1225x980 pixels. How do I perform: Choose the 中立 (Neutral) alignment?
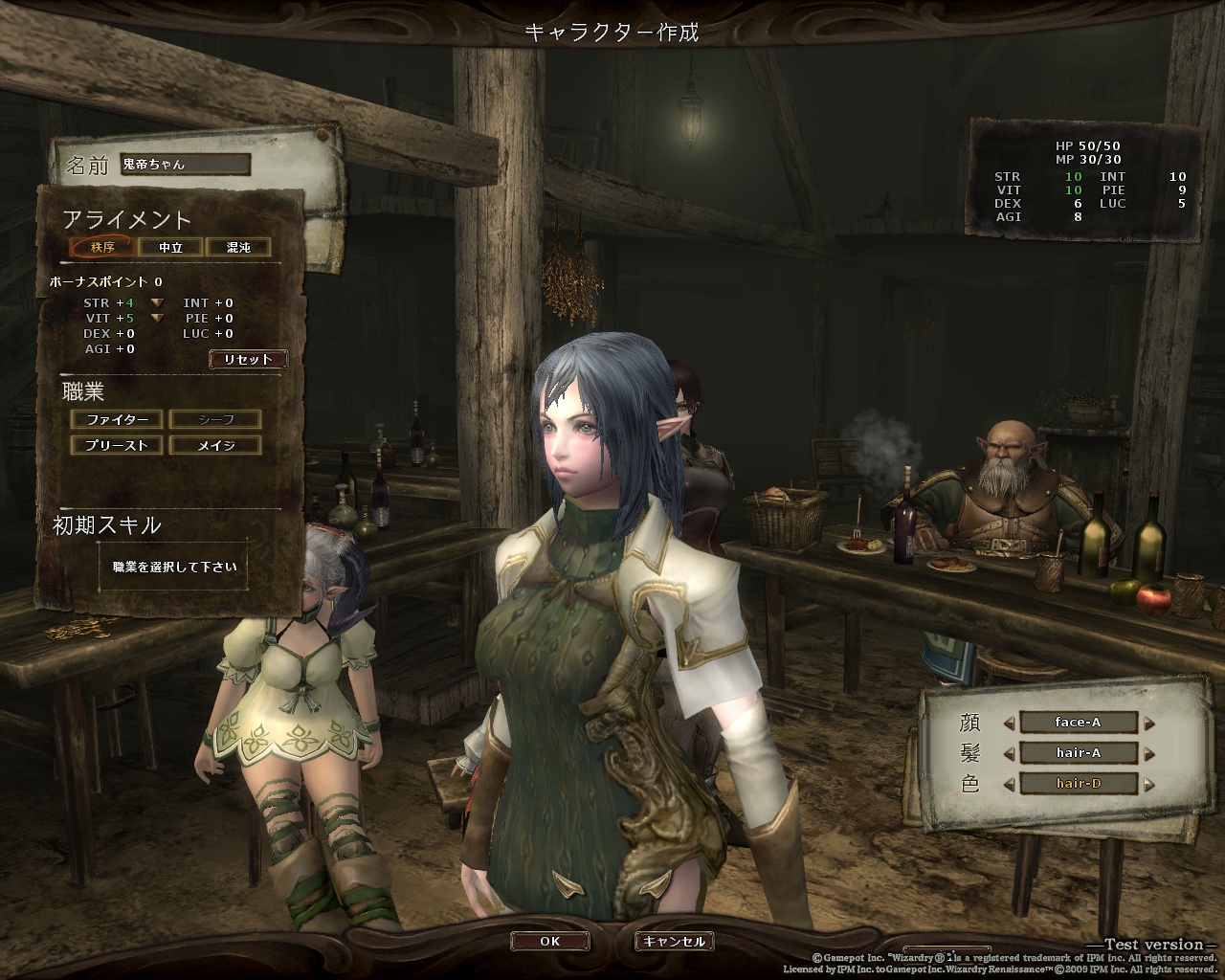(x=170, y=247)
